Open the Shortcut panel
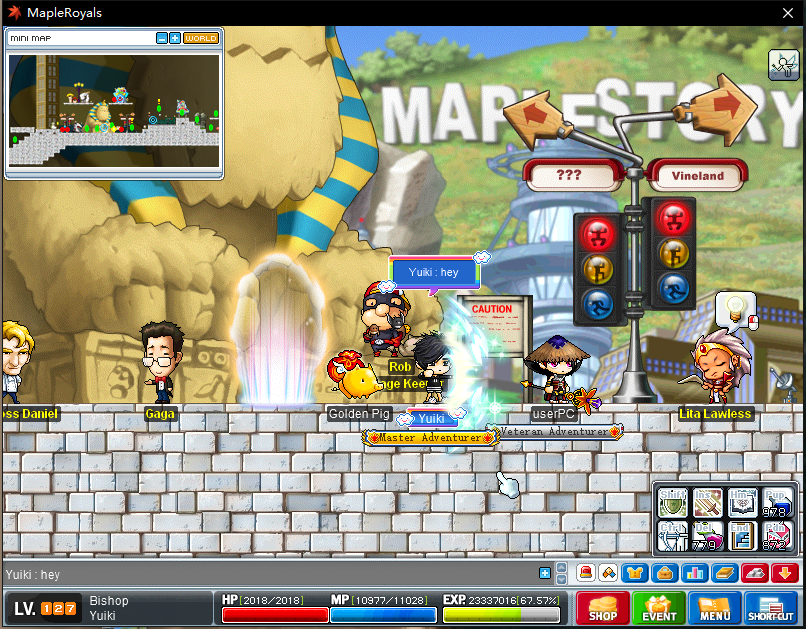This screenshot has height=629, width=806. point(771,609)
